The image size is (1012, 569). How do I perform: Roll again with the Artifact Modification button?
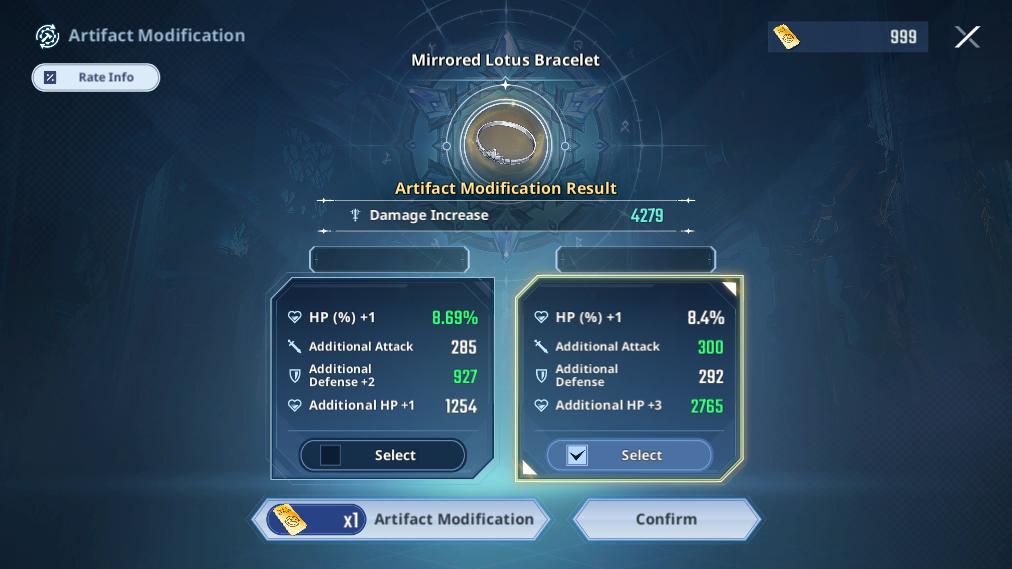(401, 520)
